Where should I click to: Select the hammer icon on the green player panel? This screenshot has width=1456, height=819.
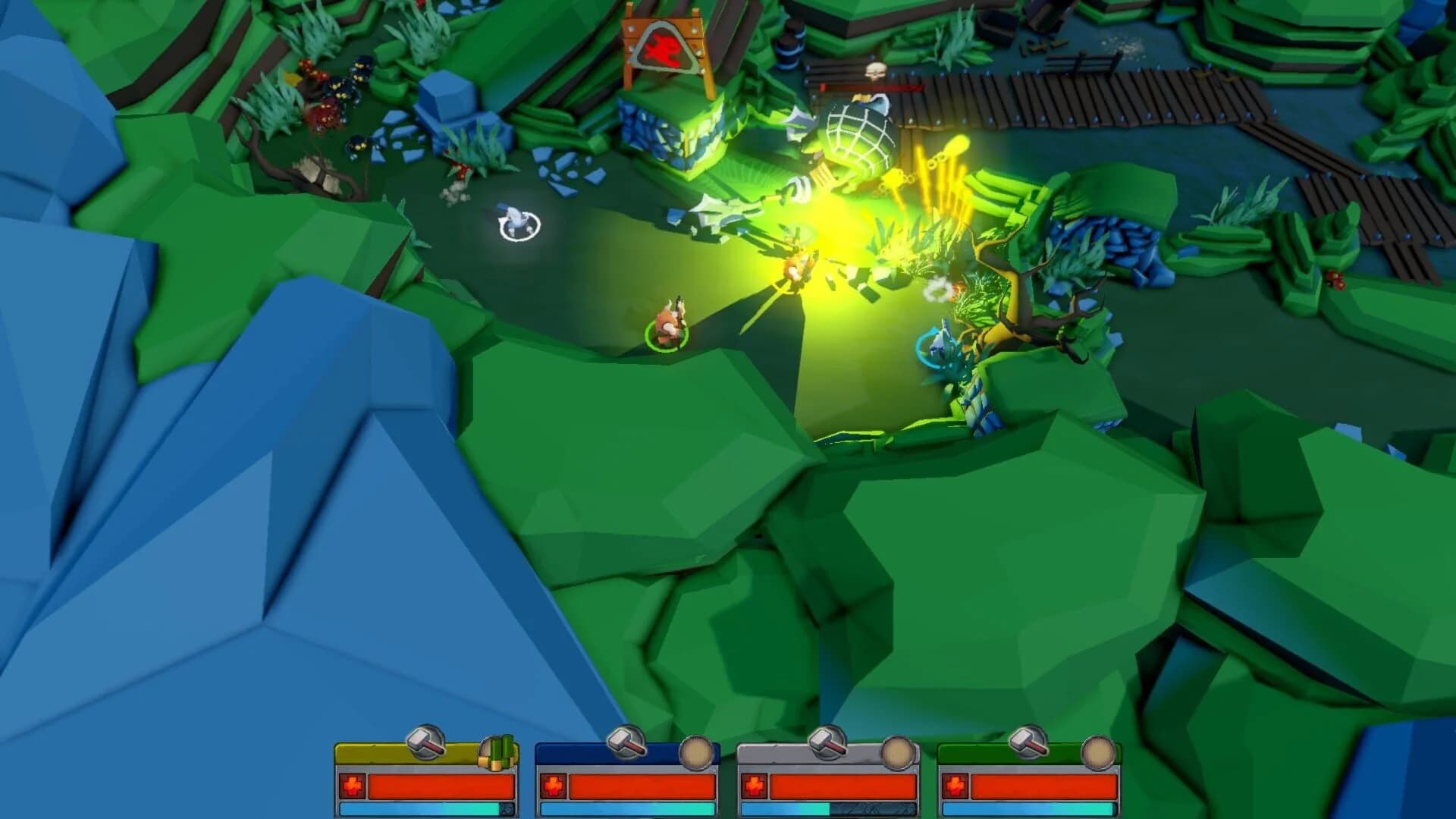pyautogui.click(x=1027, y=742)
